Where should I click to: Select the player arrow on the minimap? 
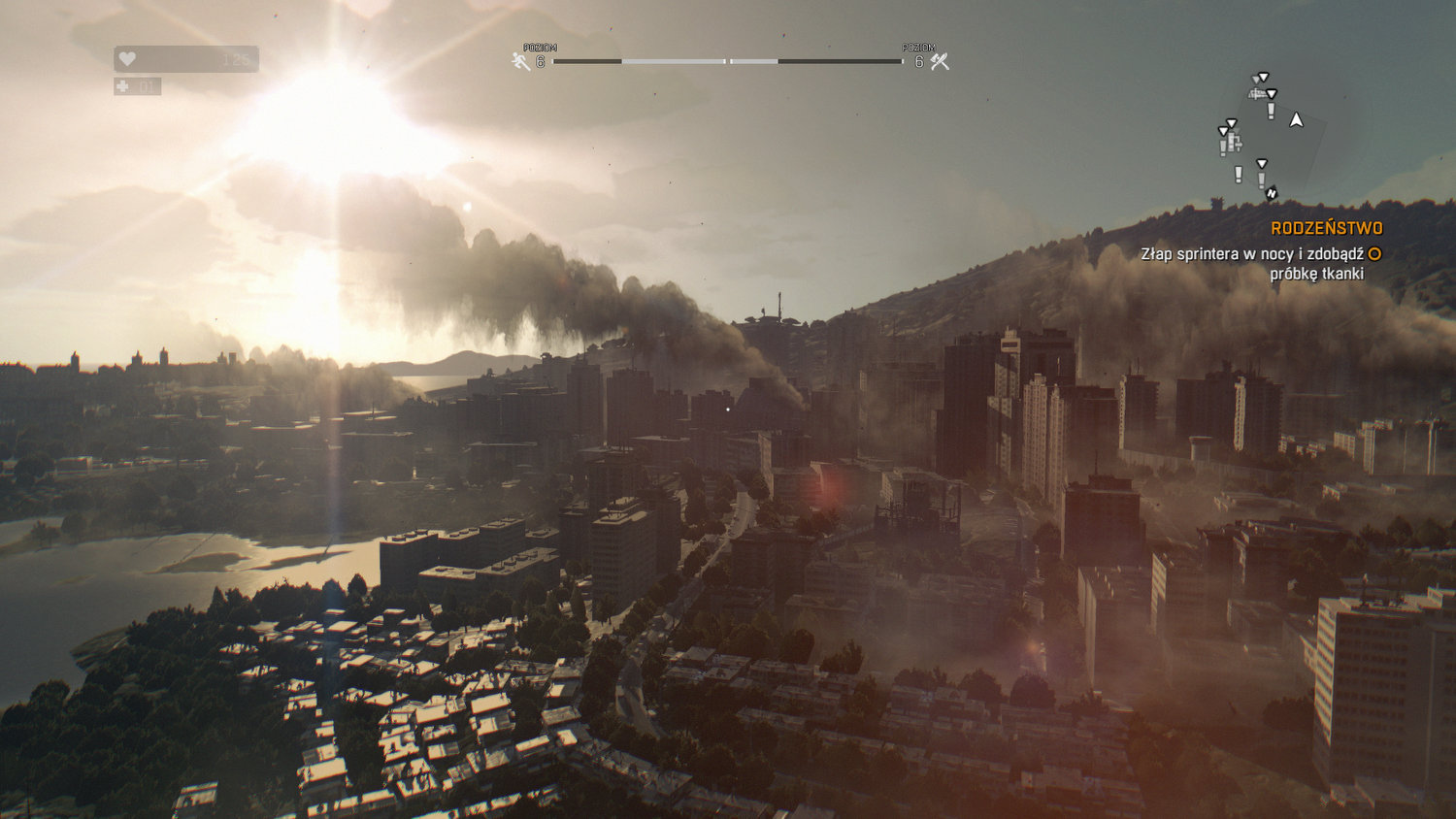(x=1296, y=120)
